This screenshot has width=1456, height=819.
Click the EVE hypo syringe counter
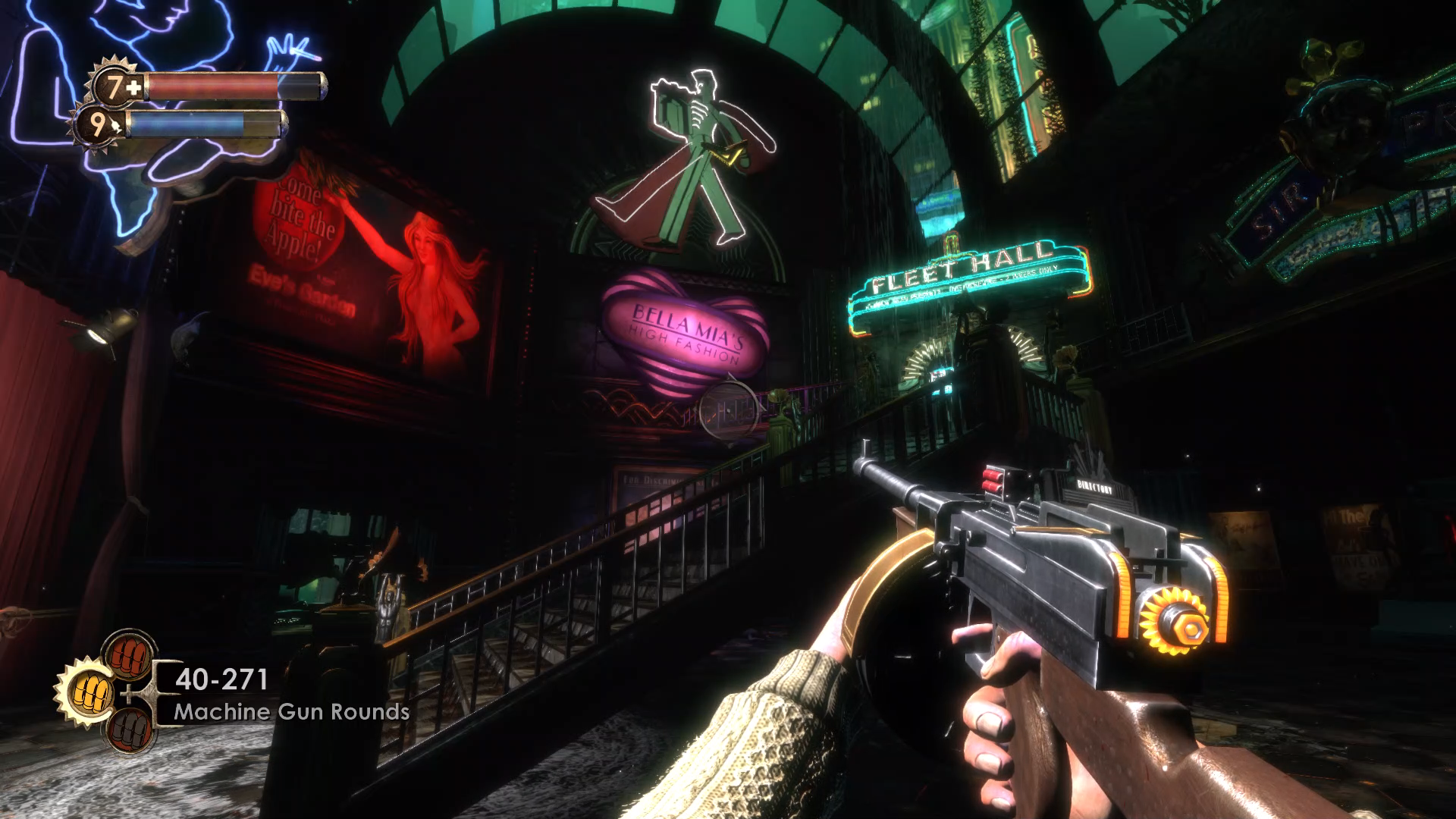(x=99, y=125)
